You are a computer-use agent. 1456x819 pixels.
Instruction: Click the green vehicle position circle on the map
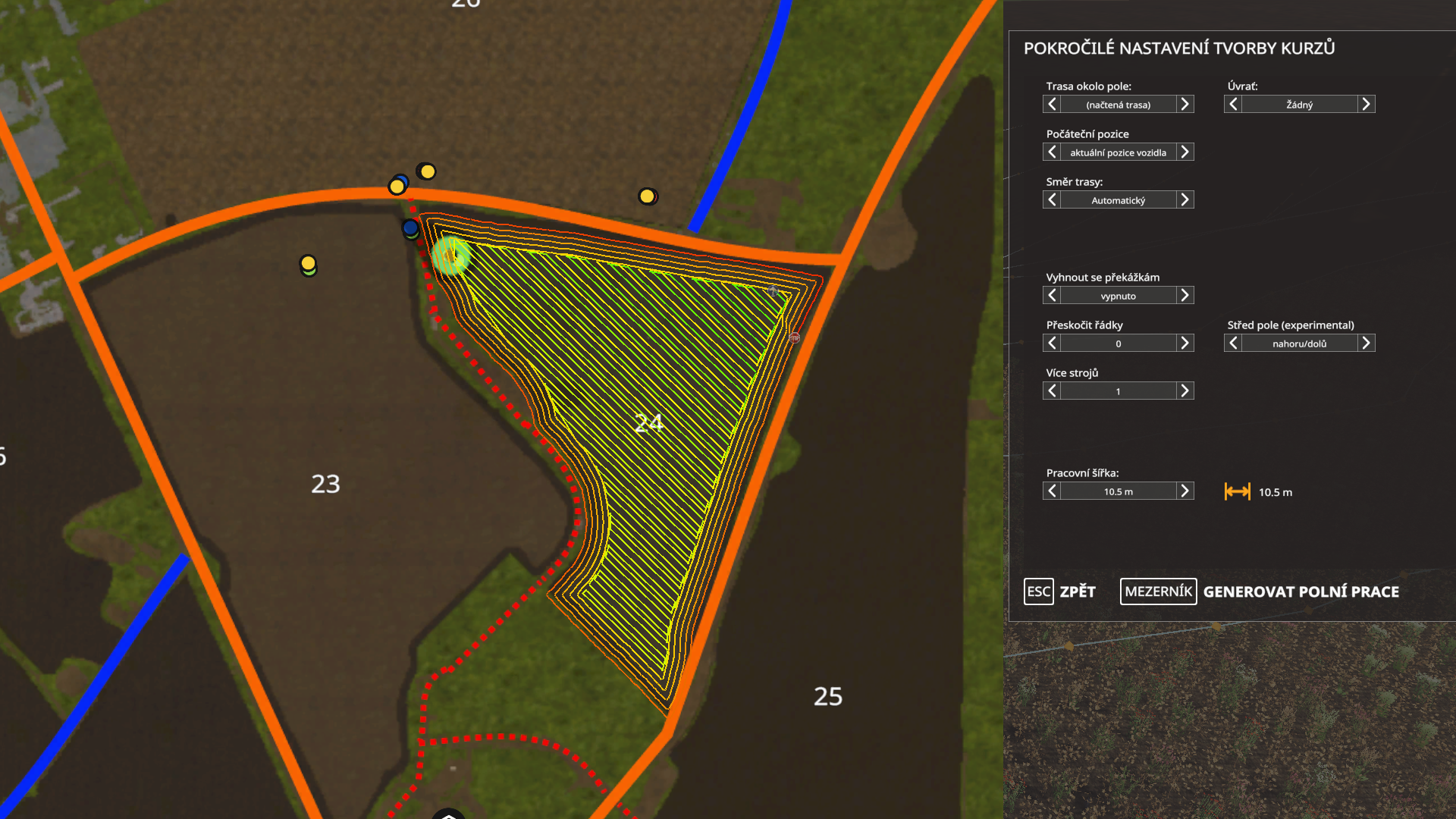coord(452,253)
